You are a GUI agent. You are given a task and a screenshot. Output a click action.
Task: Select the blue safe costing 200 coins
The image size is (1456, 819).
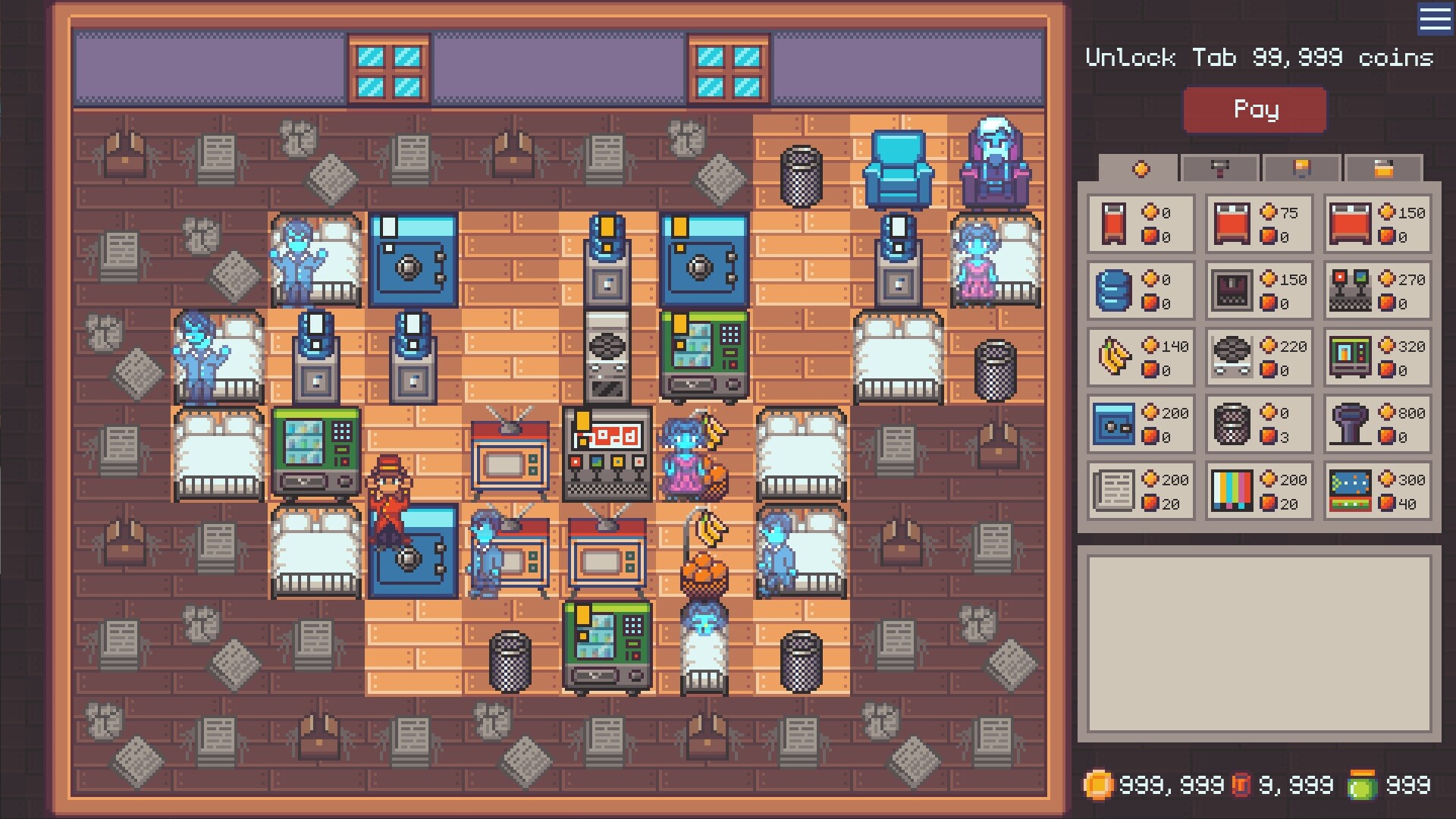tap(1139, 425)
